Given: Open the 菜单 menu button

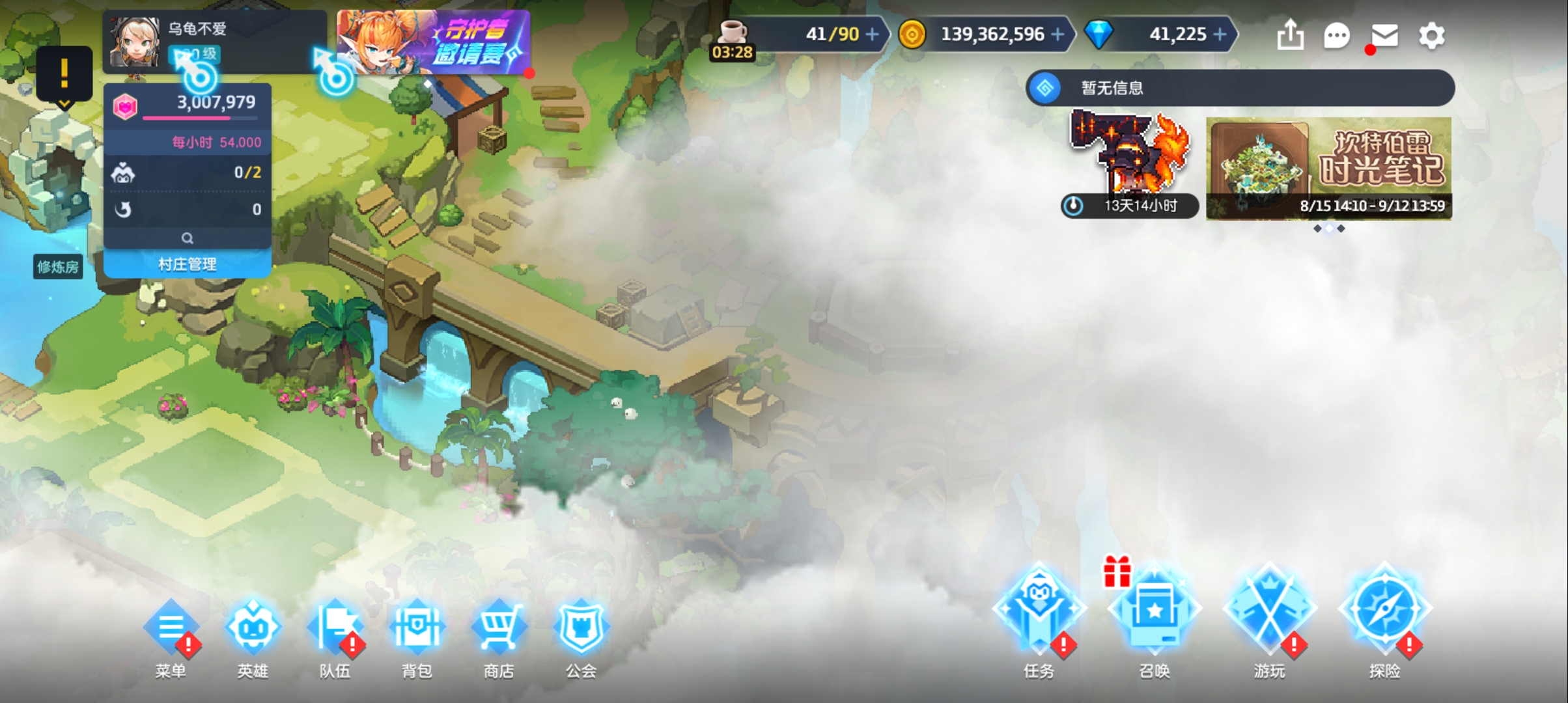Looking at the screenshot, I should point(171,629).
